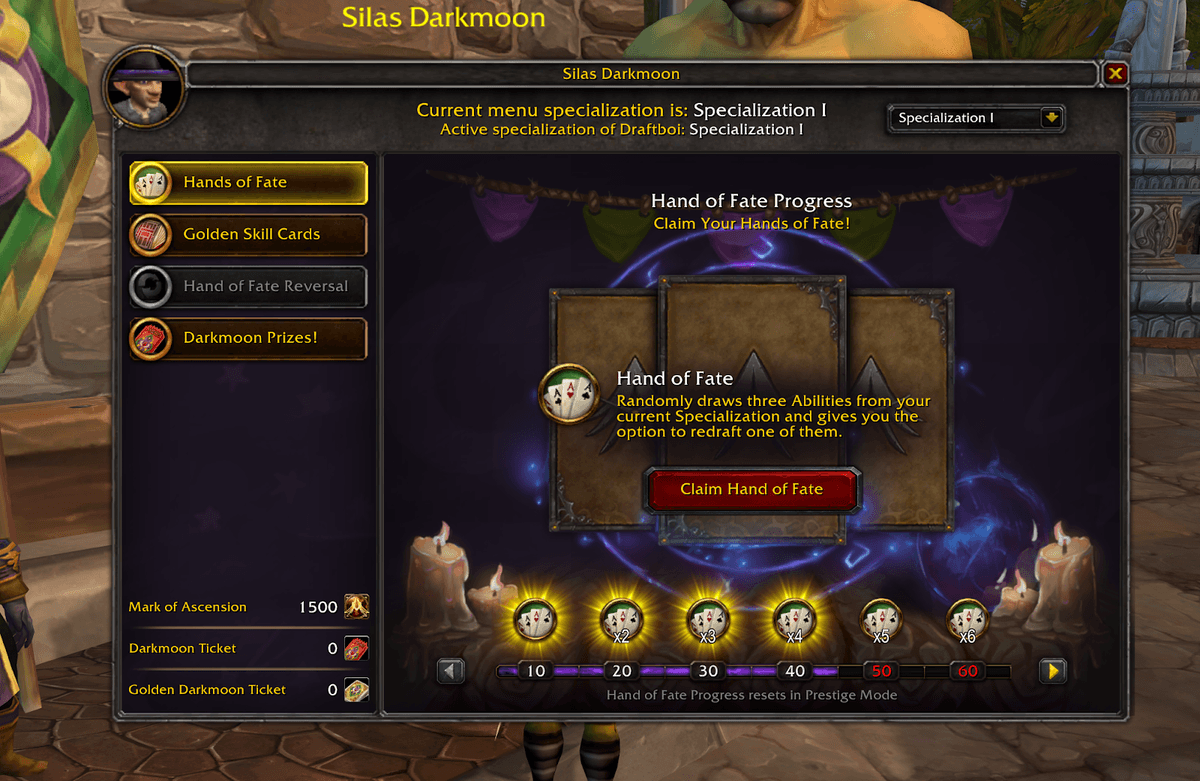Select the Hands of Fate tab
The height and width of the screenshot is (781, 1200).
(x=248, y=182)
